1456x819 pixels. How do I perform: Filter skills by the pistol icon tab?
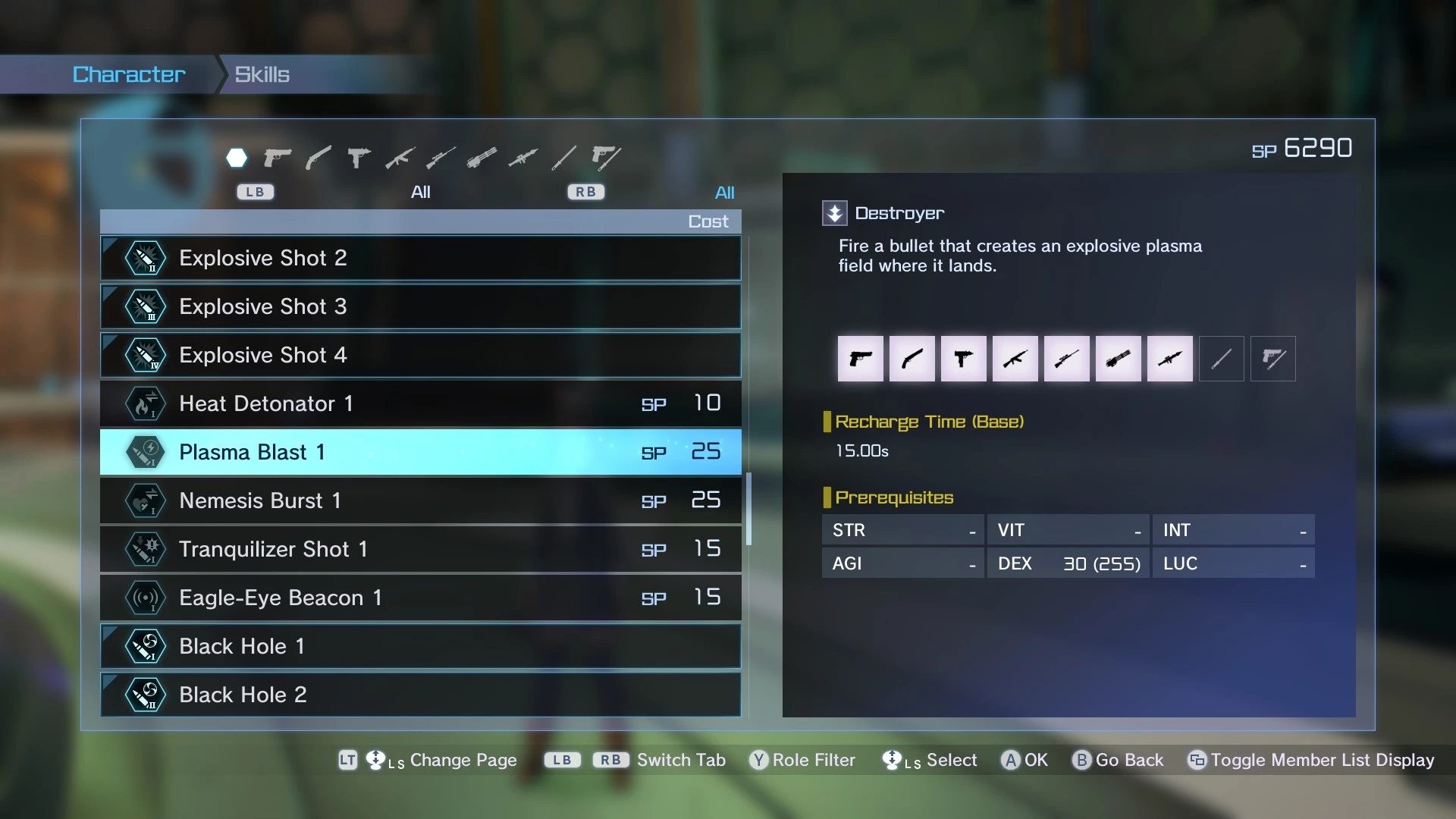click(278, 158)
